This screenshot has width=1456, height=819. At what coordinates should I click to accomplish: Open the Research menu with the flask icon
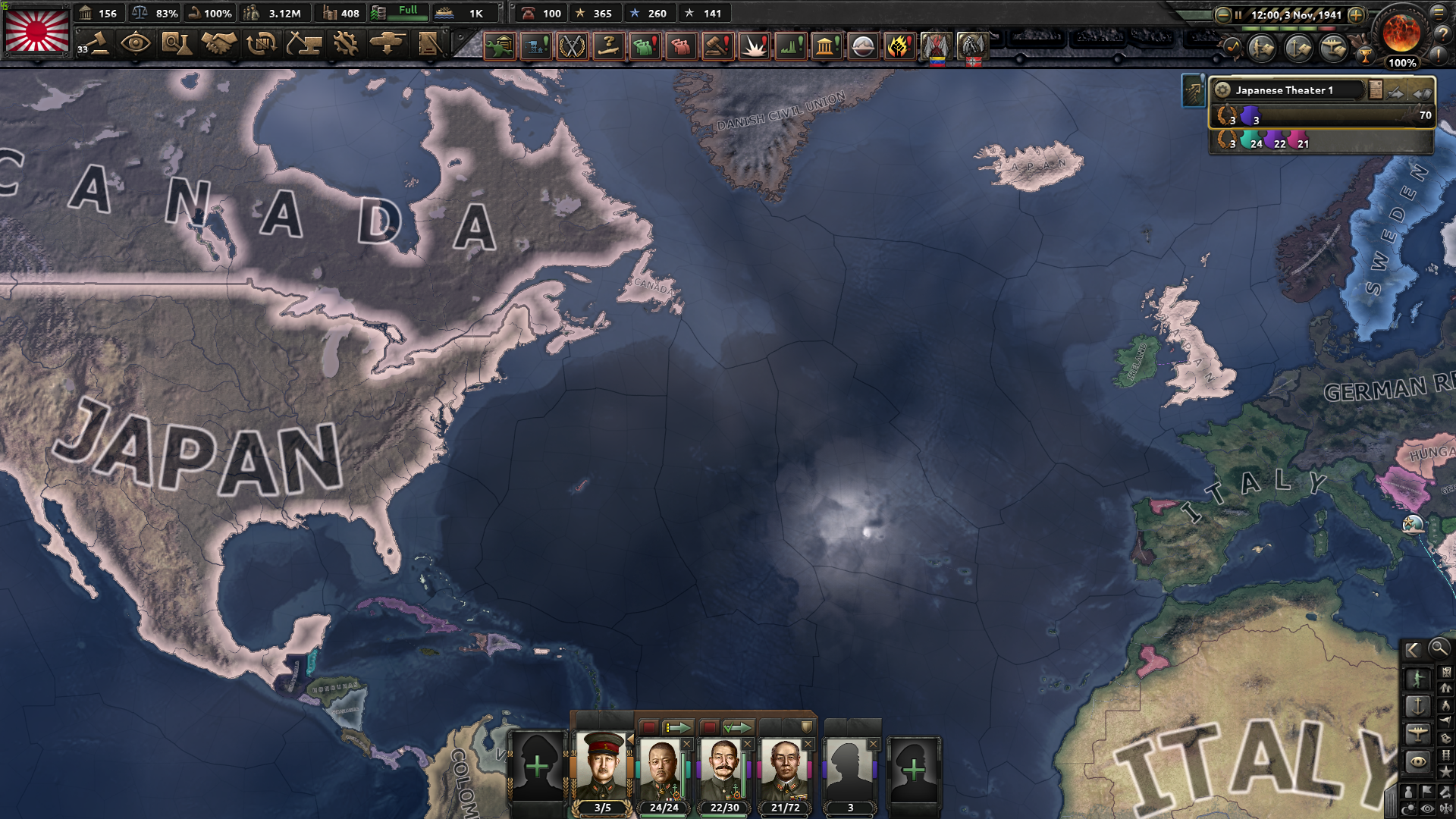176,45
